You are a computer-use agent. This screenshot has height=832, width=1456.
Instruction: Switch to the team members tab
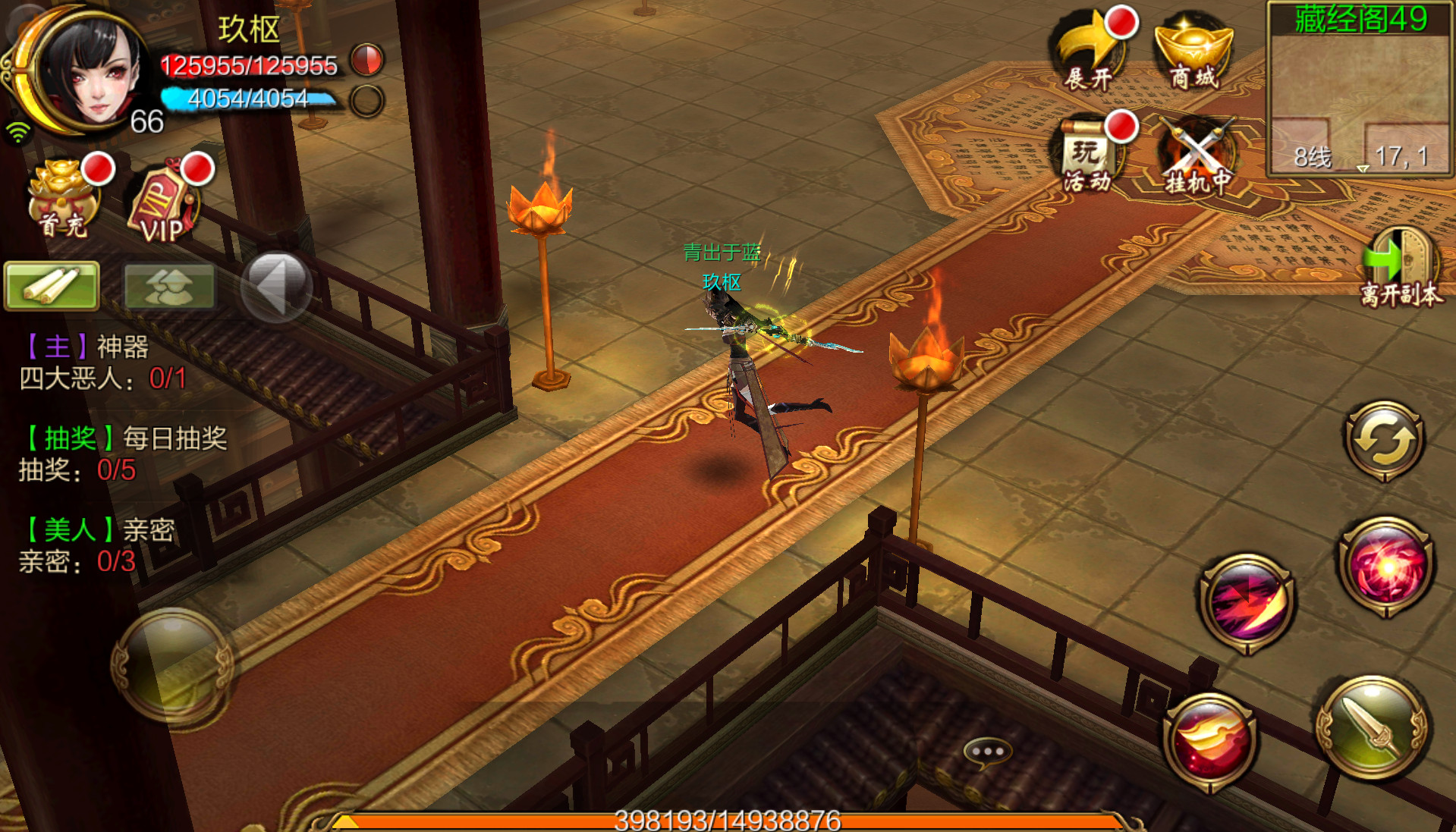coord(168,286)
